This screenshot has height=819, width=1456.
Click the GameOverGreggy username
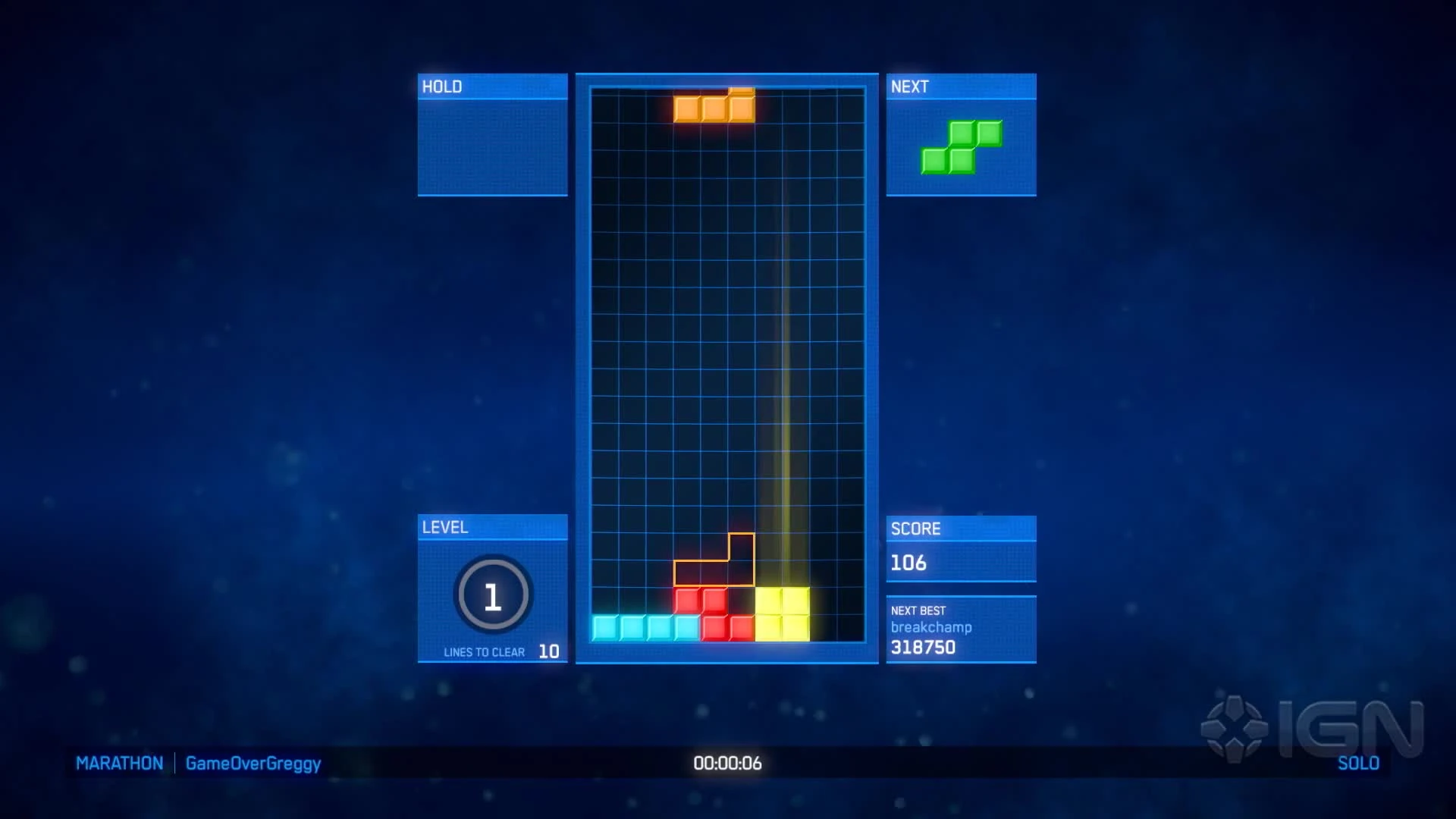pyautogui.click(x=251, y=764)
